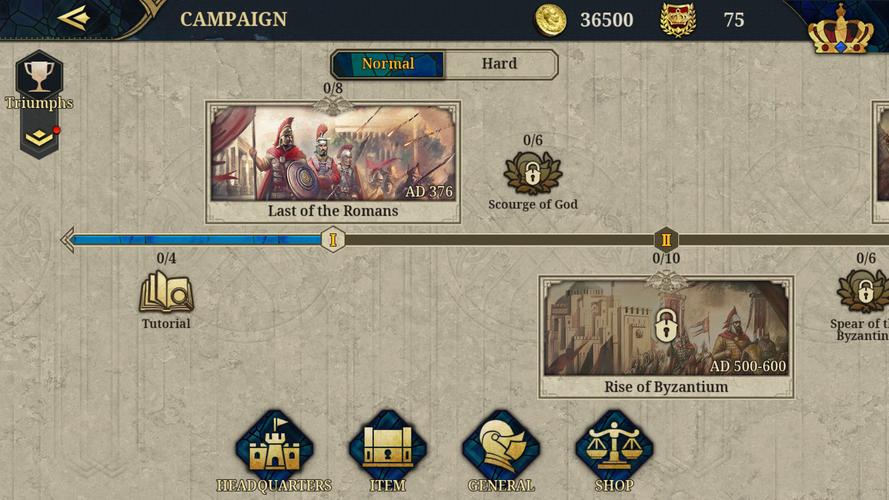
Task: Open the Triumphs trophy panel
Action: click(x=39, y=78)
